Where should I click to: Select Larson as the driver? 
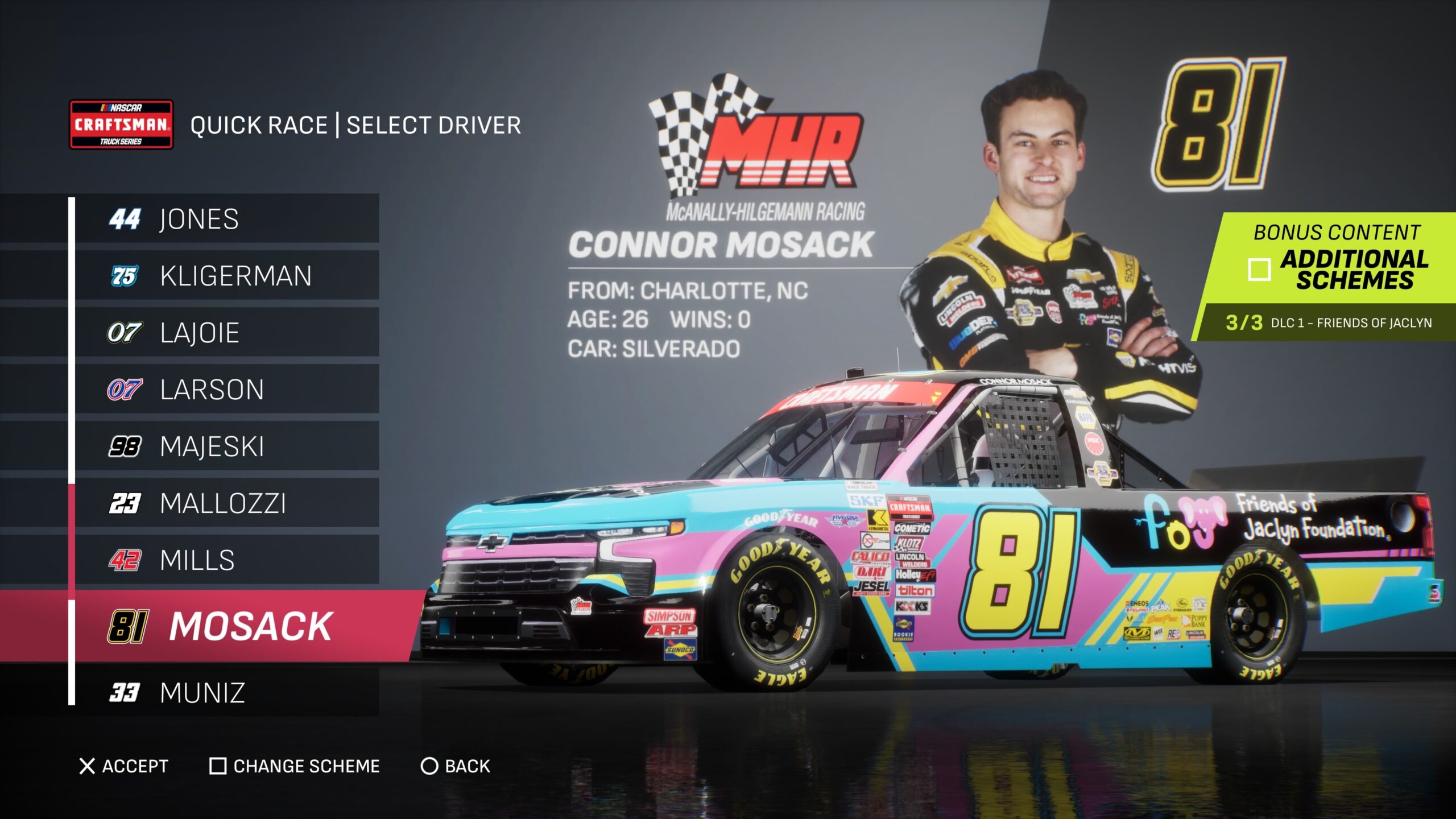coord(226,390)
